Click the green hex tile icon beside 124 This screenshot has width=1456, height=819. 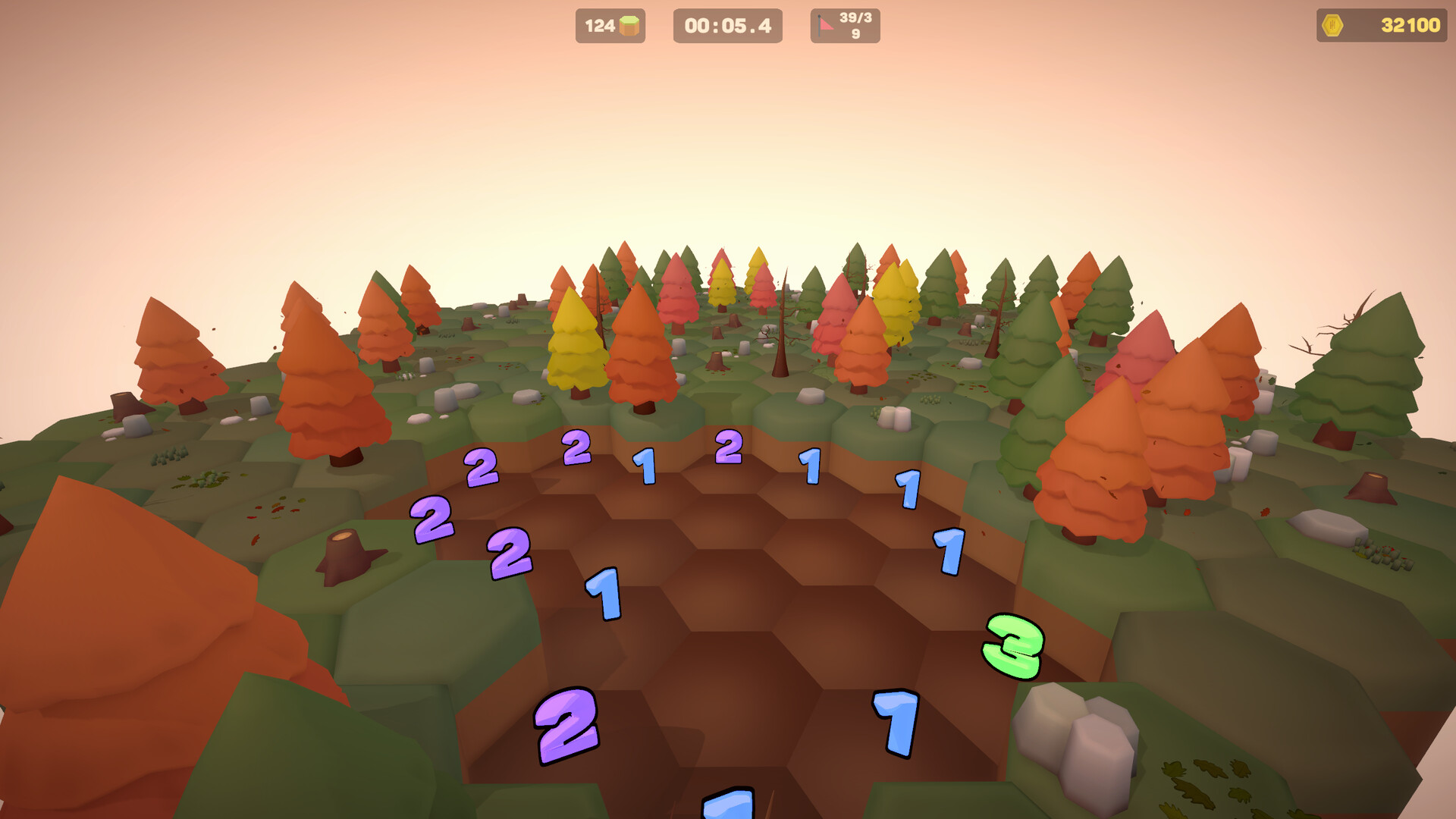click(x=631, y=25)
